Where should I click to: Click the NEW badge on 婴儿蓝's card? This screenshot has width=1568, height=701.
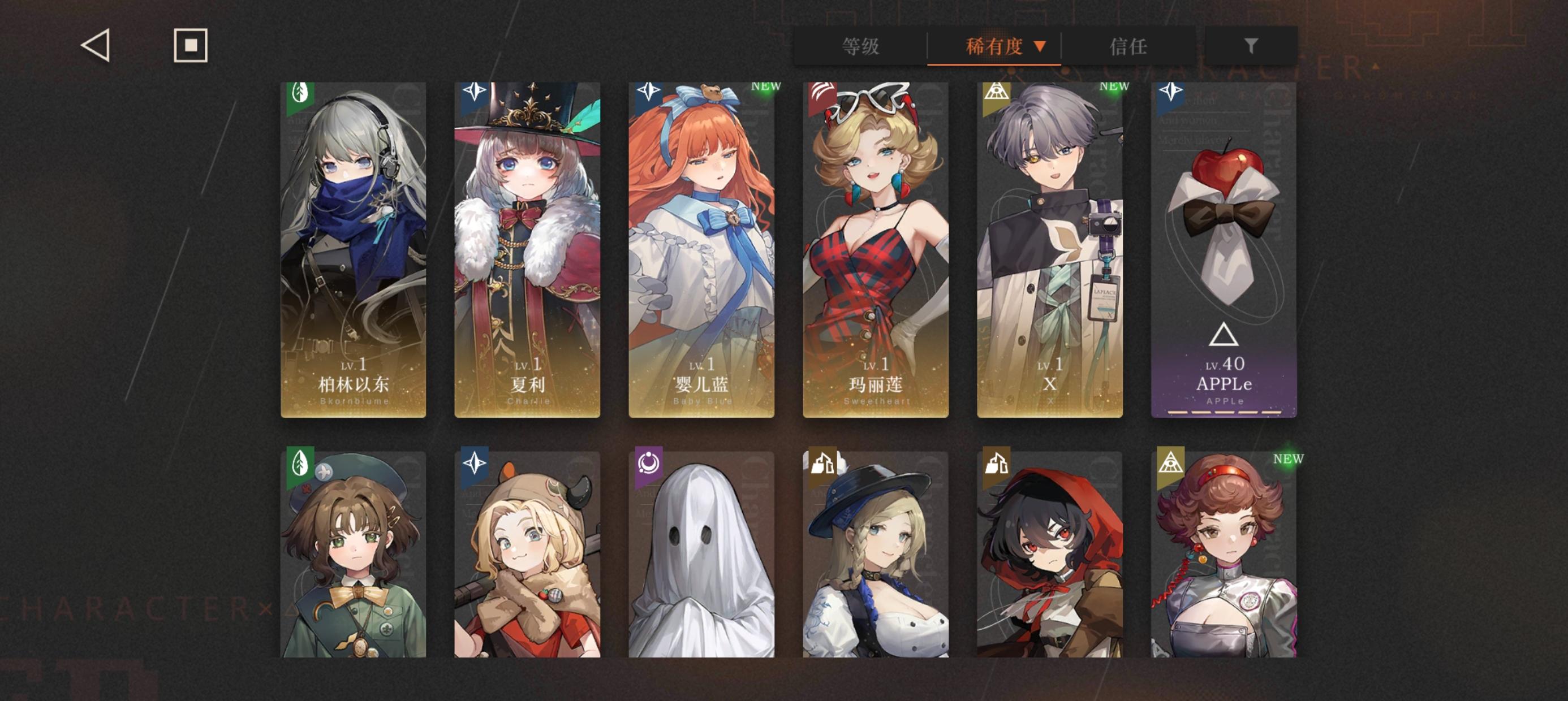point(766,88)
